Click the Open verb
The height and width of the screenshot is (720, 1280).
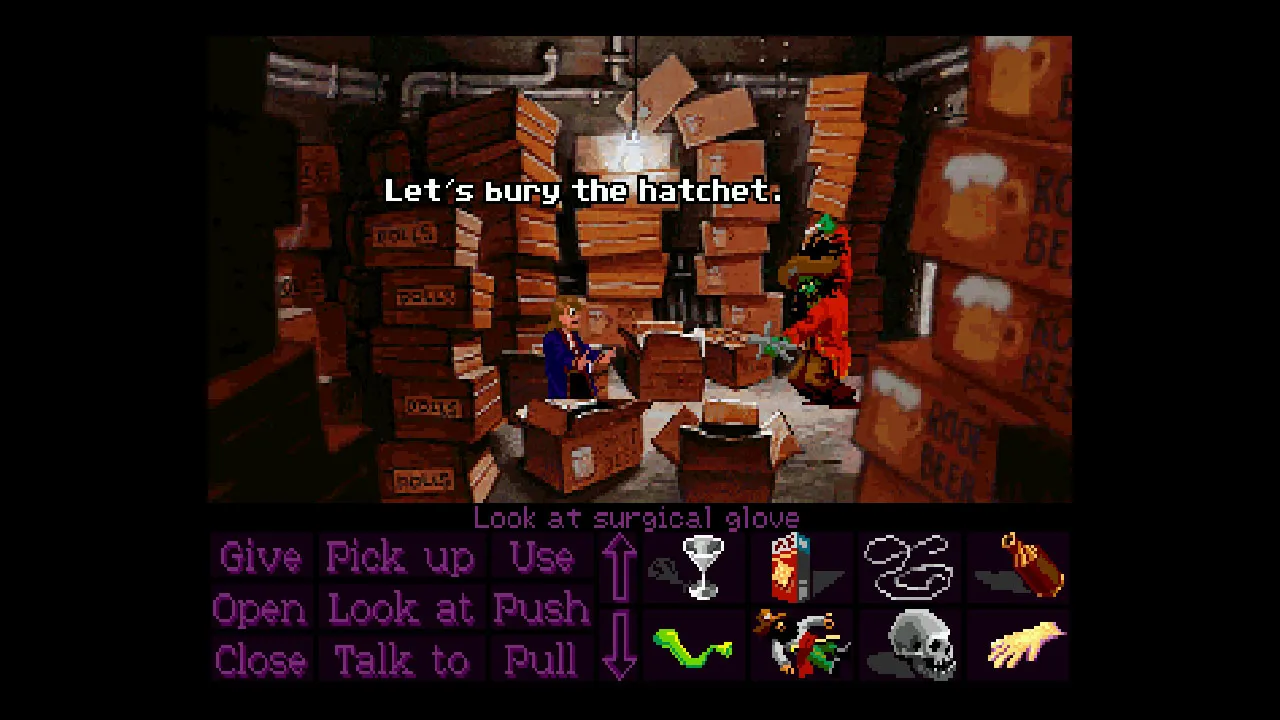click(259, 608)
